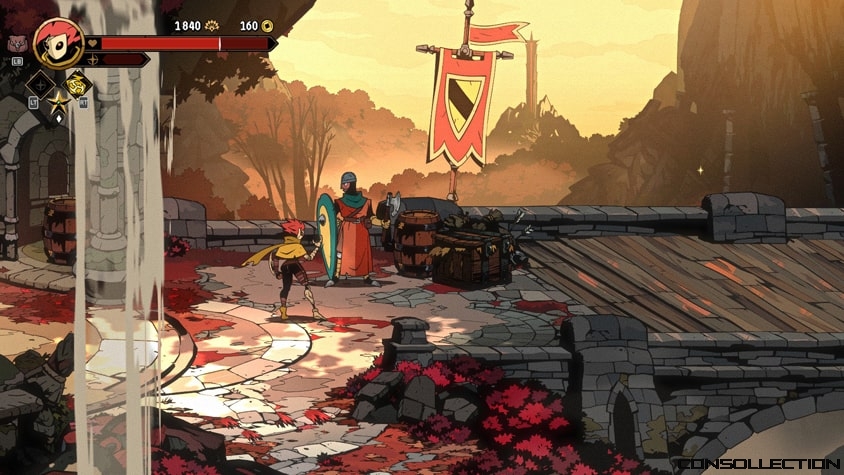This screenshot has height=475, width=844.
Task: Select the bear companion swap icon
Action: pos(17,45)
